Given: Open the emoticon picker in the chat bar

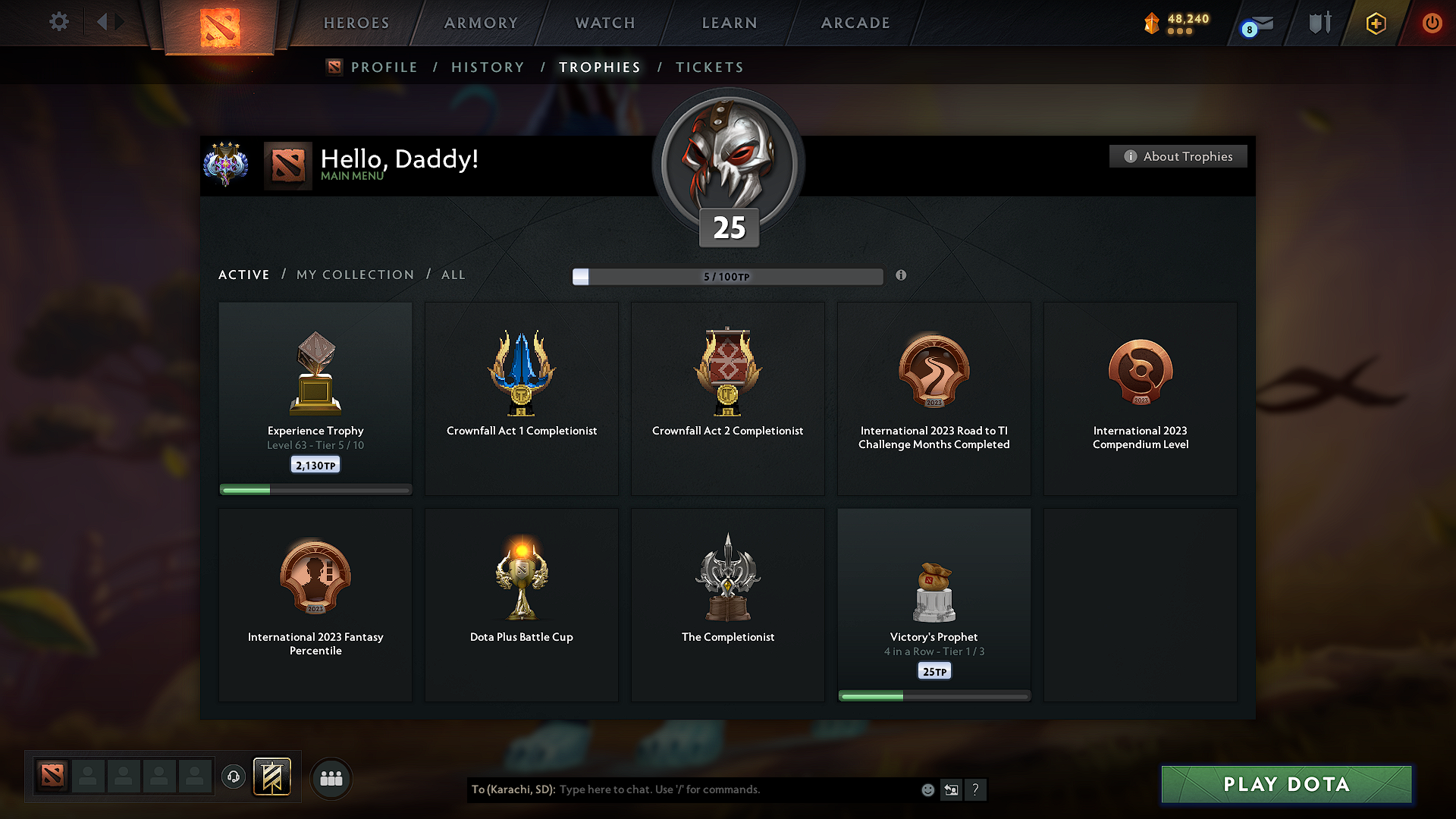Looking at the screenshot, I should [x=927, y=789].
